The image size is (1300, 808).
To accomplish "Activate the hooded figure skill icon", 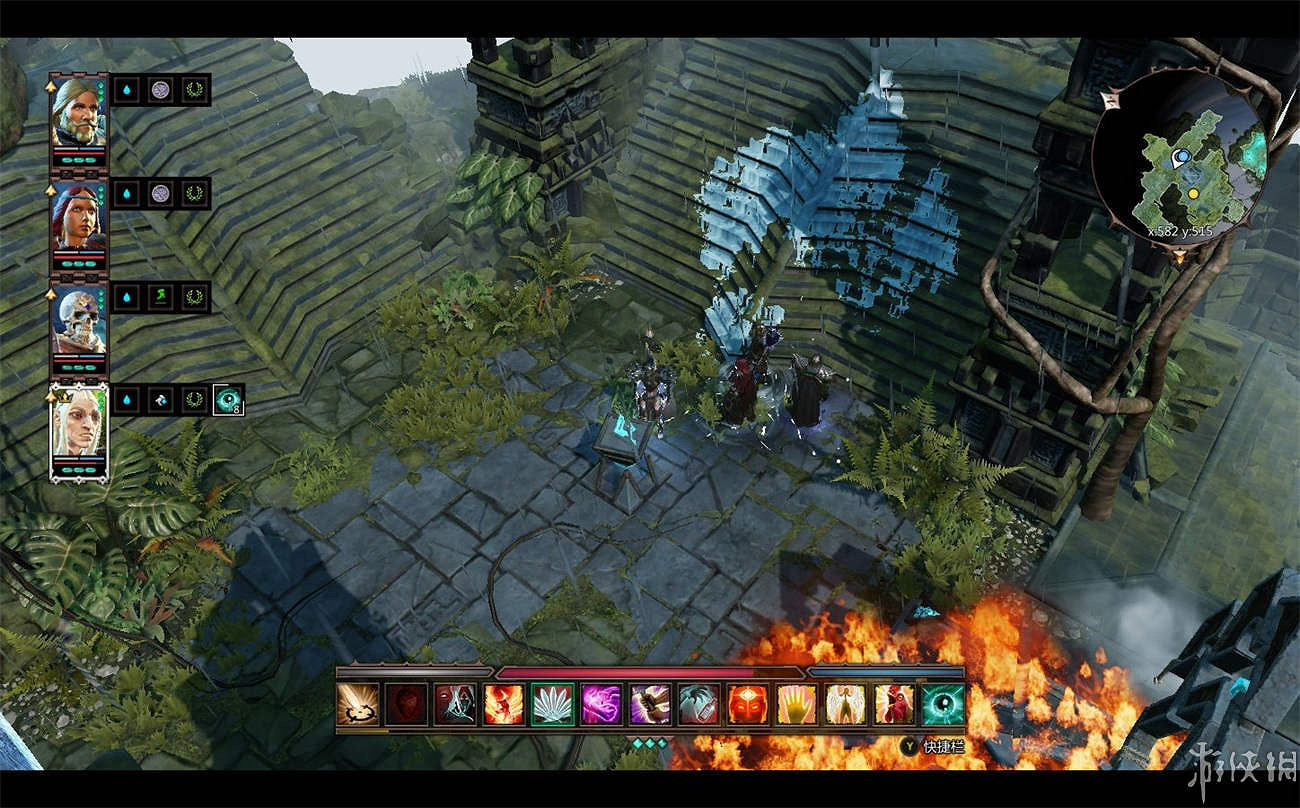I will 455,704.
